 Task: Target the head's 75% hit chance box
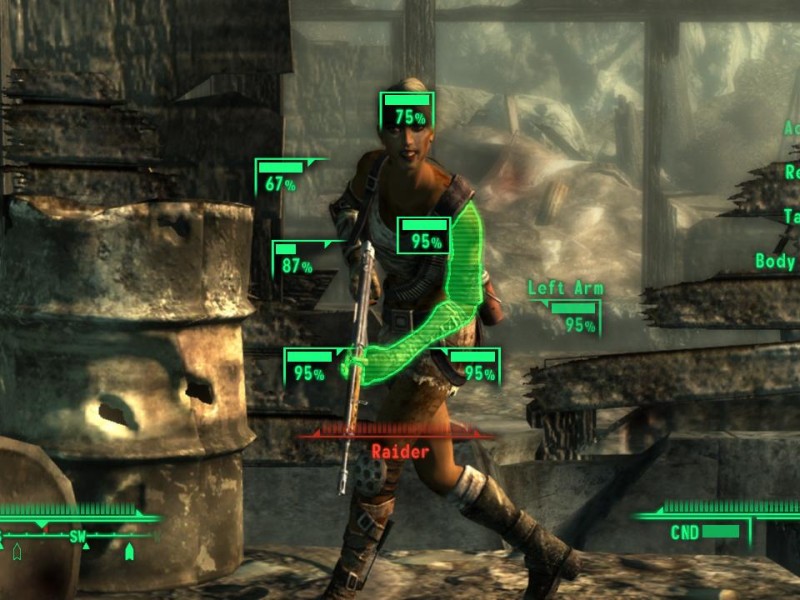(x=407, y=110)
